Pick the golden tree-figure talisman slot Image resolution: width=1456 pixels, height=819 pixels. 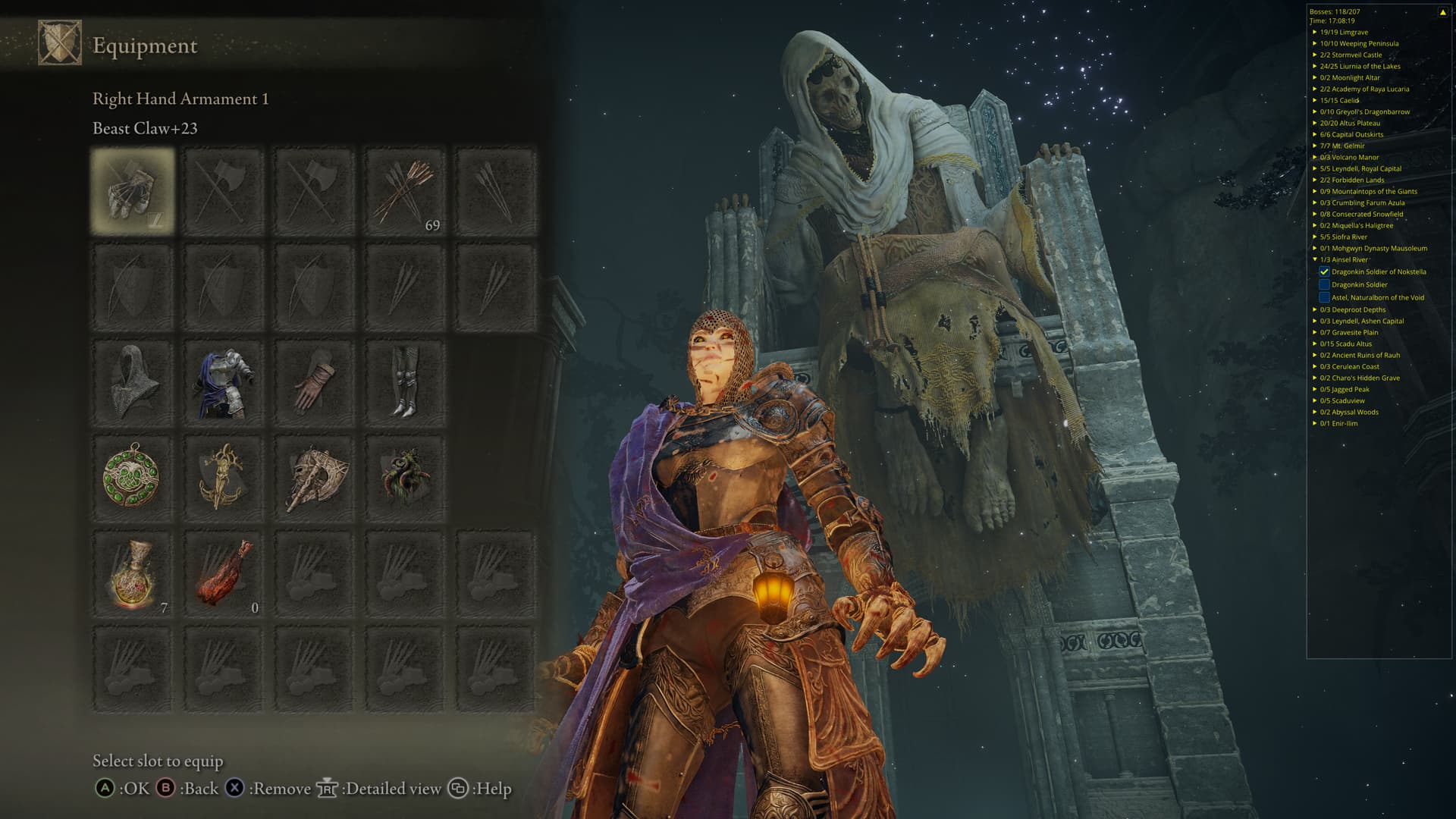point(223,478)
